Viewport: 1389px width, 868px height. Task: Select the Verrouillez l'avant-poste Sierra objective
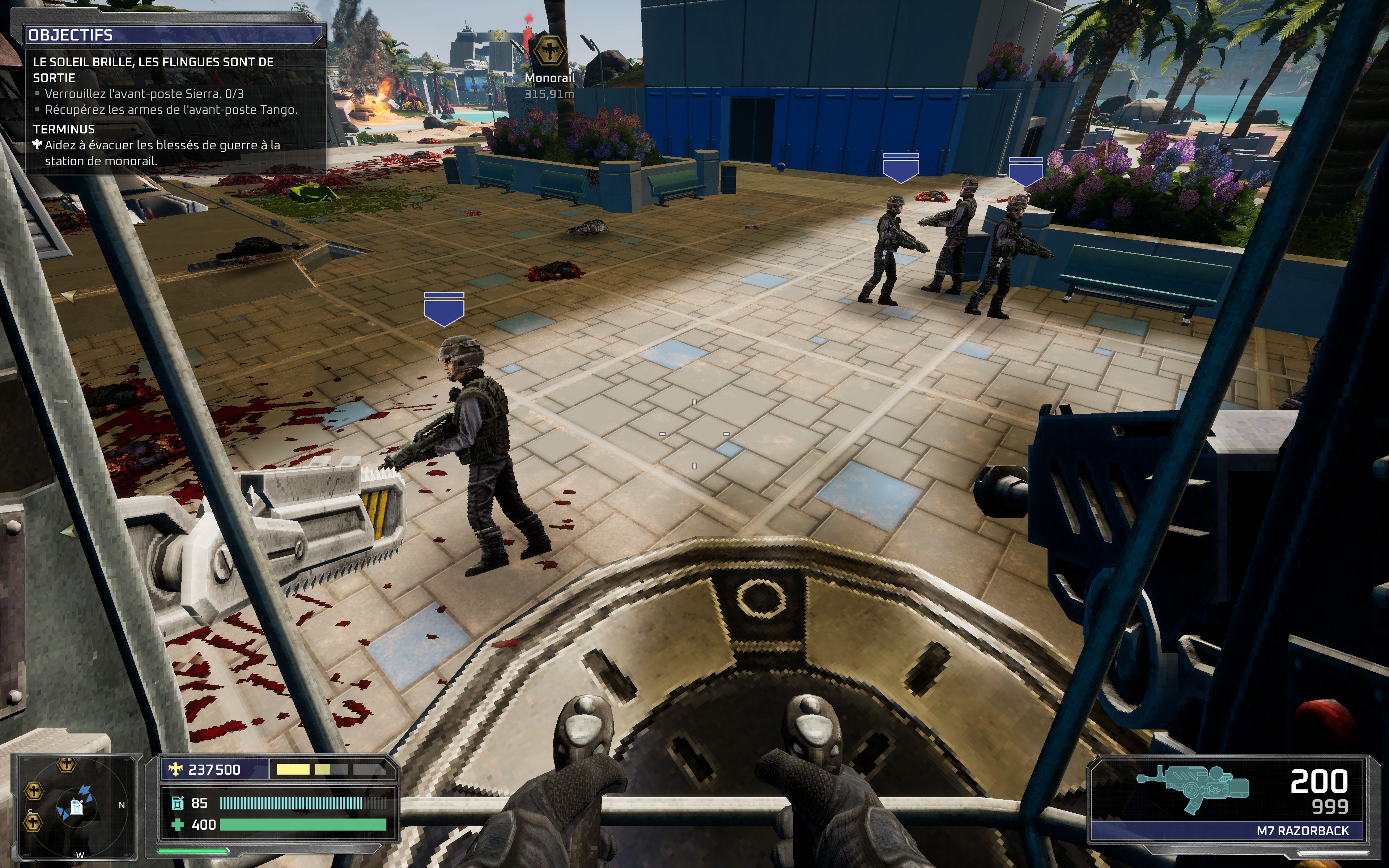pos(144,94)
